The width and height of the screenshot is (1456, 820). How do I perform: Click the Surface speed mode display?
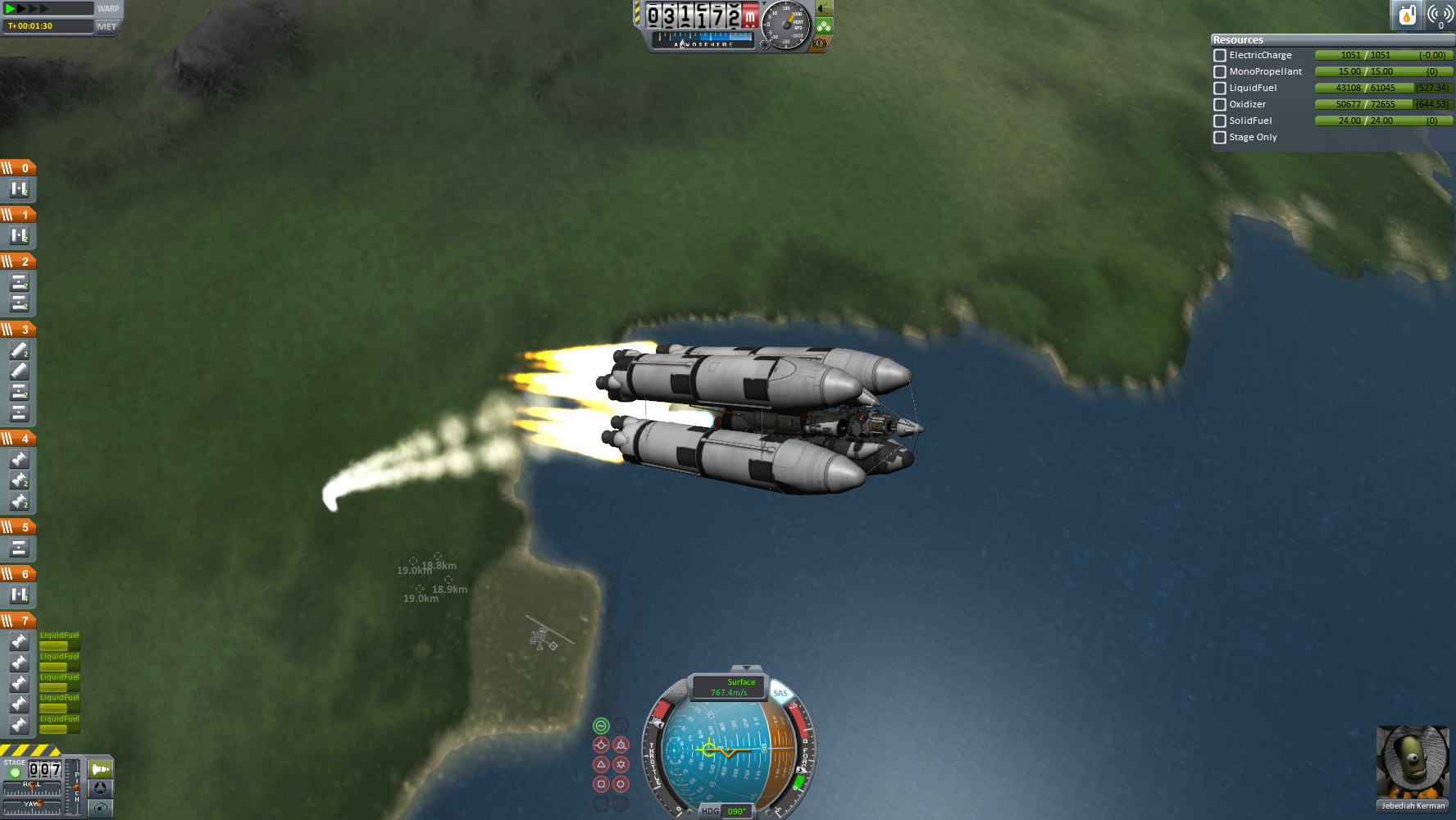tap(729, 687)
